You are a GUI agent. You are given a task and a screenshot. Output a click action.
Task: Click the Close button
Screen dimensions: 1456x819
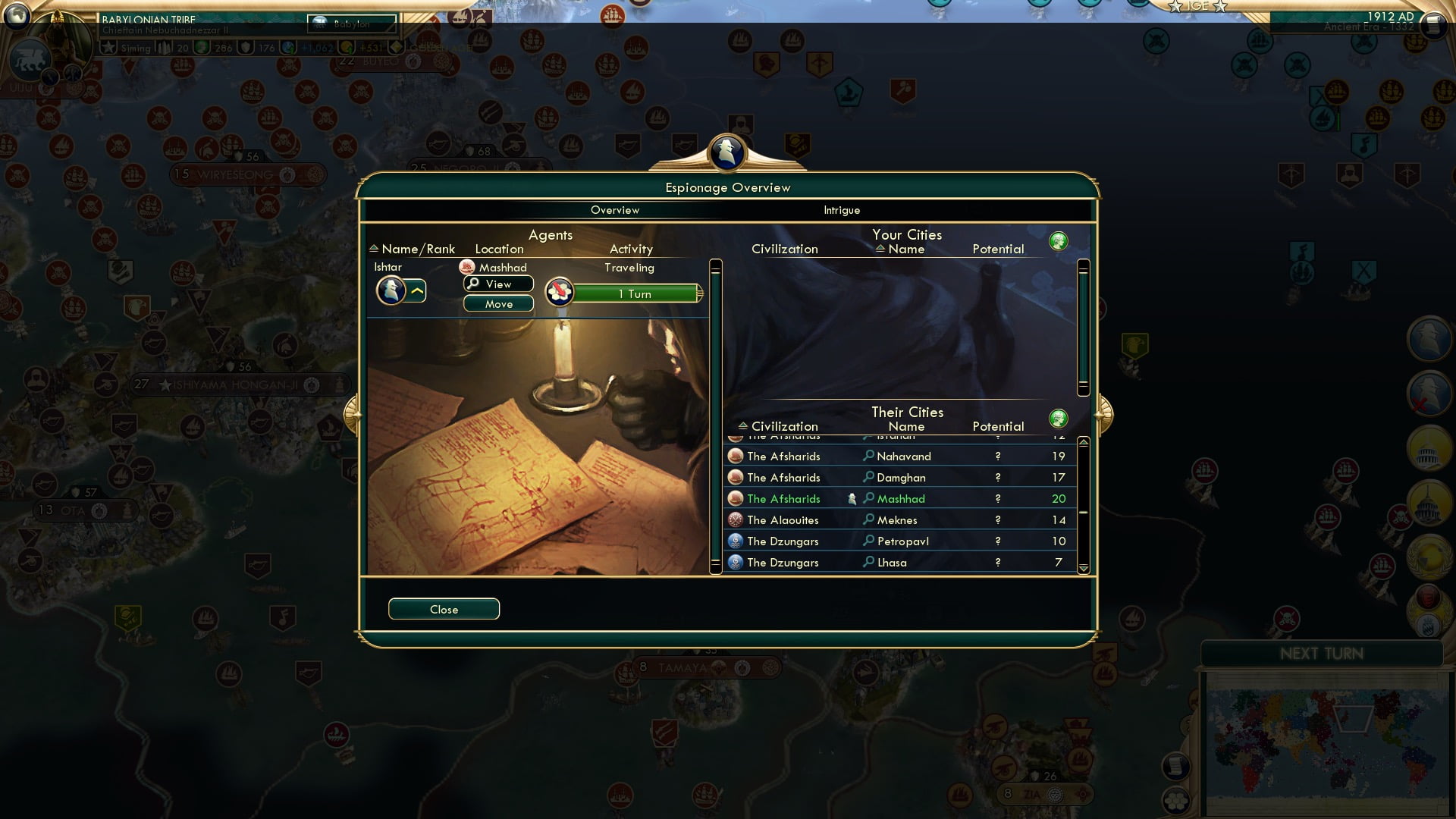click(444, 608)
